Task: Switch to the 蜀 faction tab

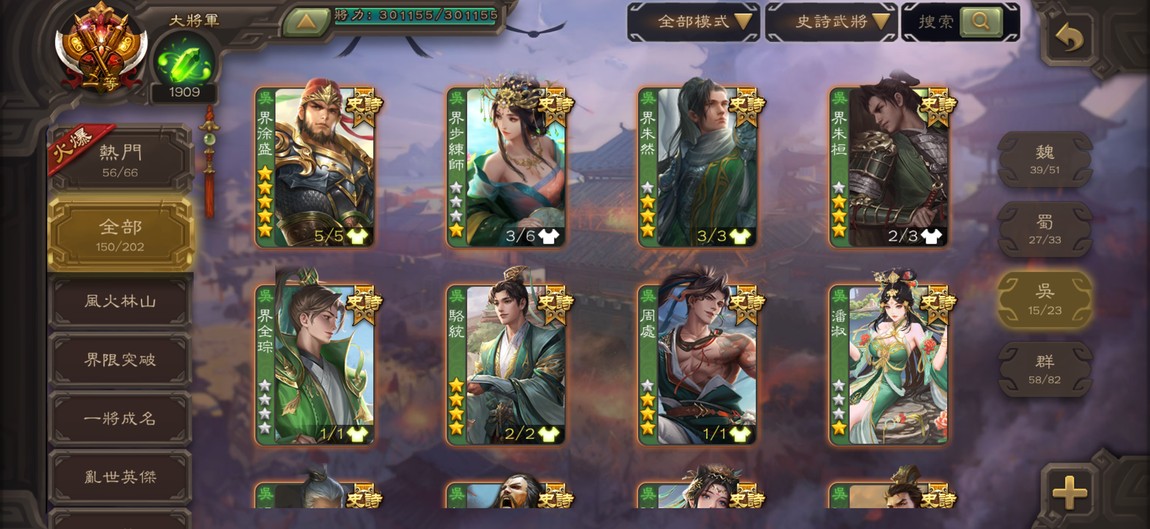Action: click(1045, 229)
